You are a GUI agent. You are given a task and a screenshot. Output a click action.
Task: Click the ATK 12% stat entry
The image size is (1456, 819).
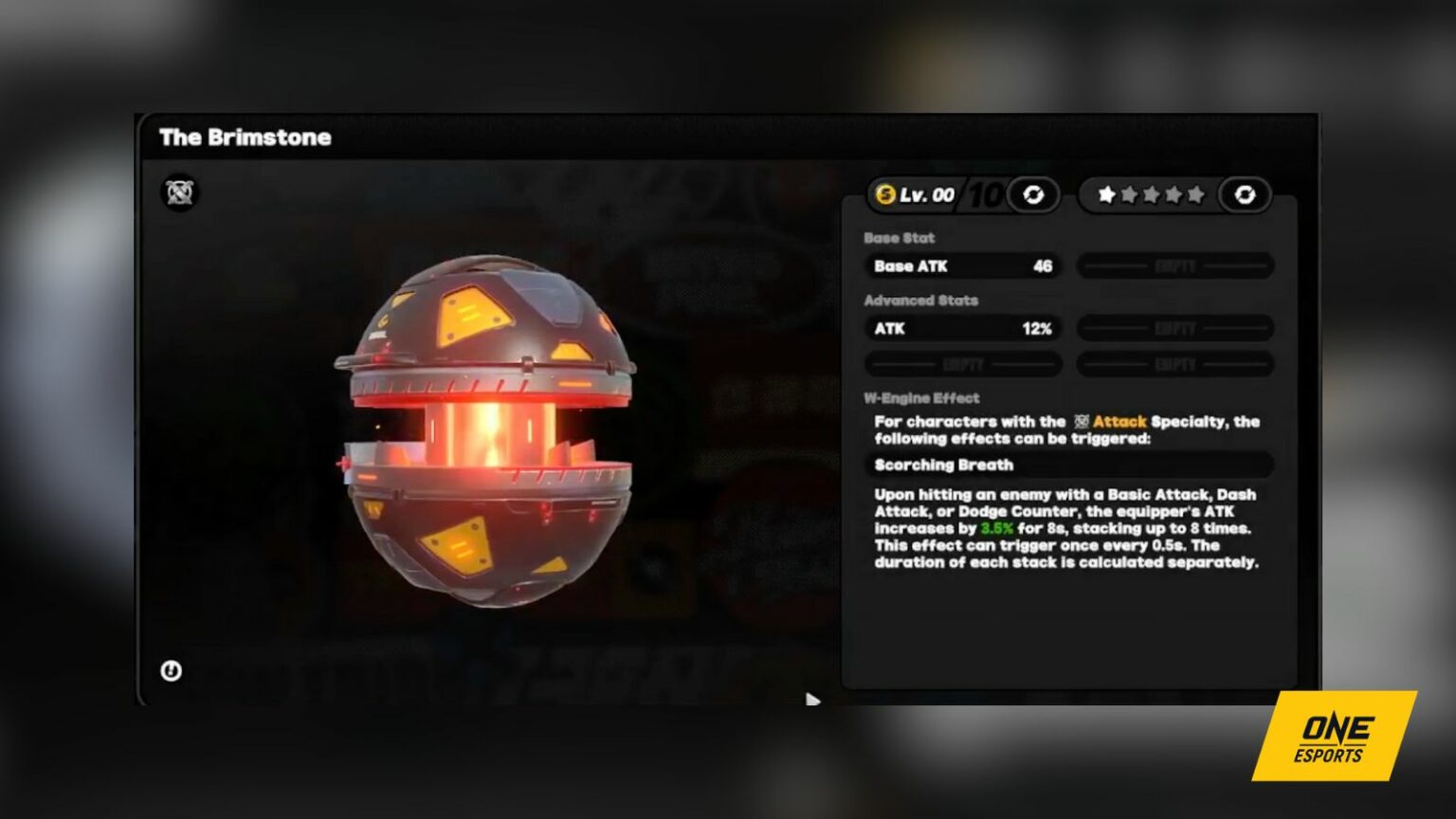(962, 328)
